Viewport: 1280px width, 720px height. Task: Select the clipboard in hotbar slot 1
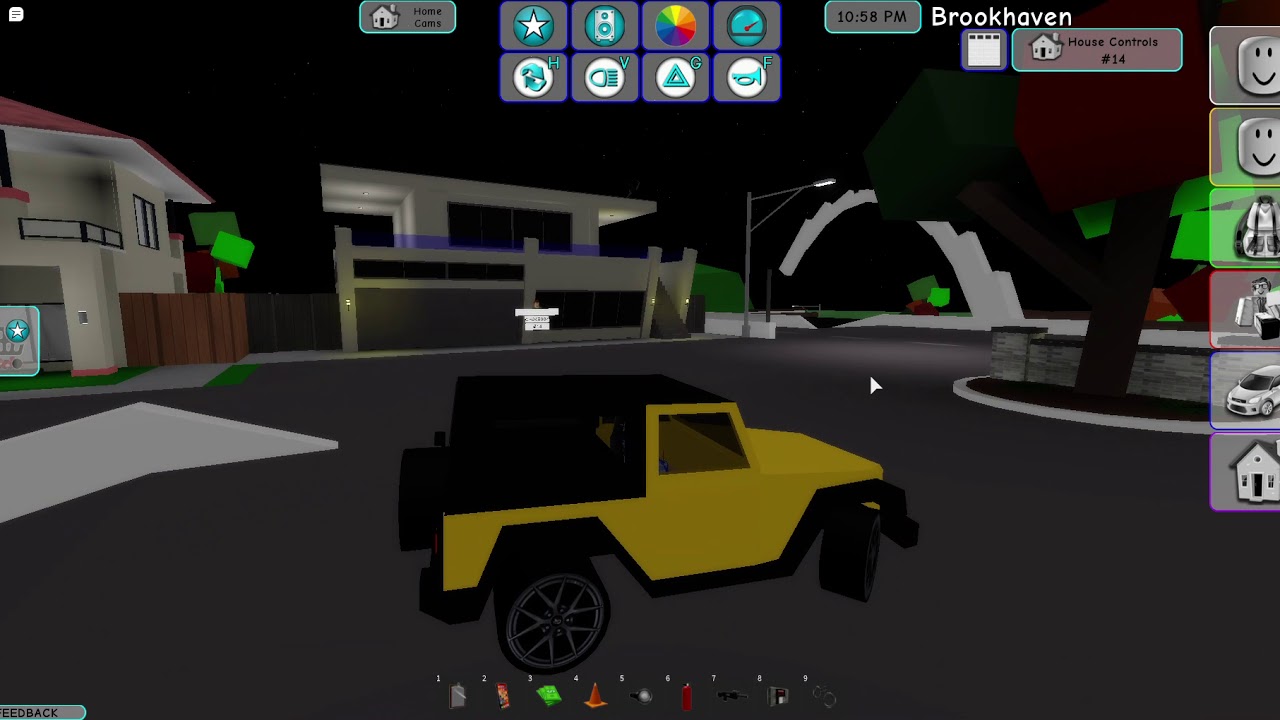click(458, 696)
